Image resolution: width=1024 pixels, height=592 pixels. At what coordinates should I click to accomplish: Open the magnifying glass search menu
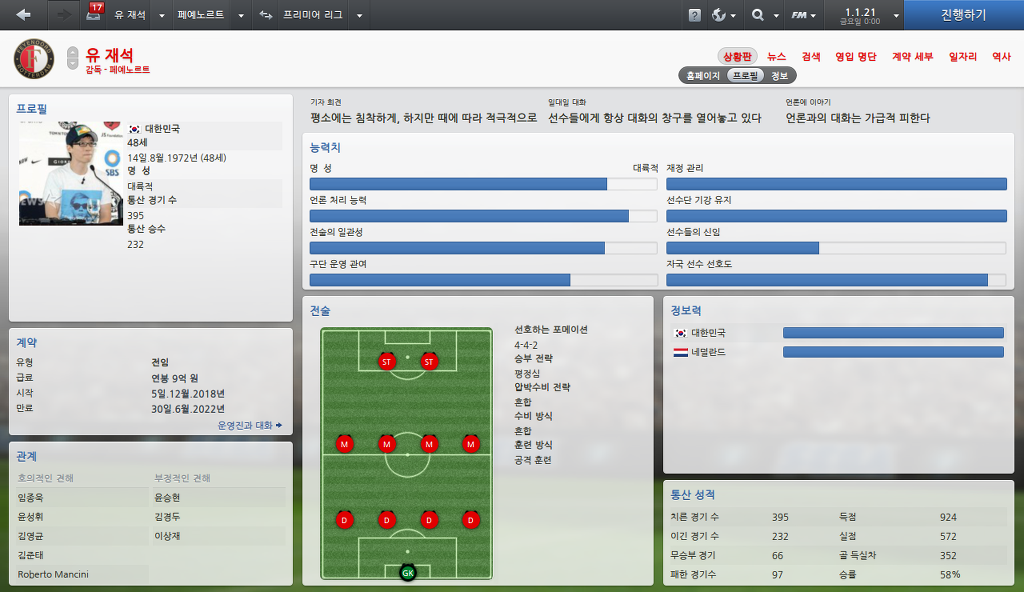(x=762, y=15)
